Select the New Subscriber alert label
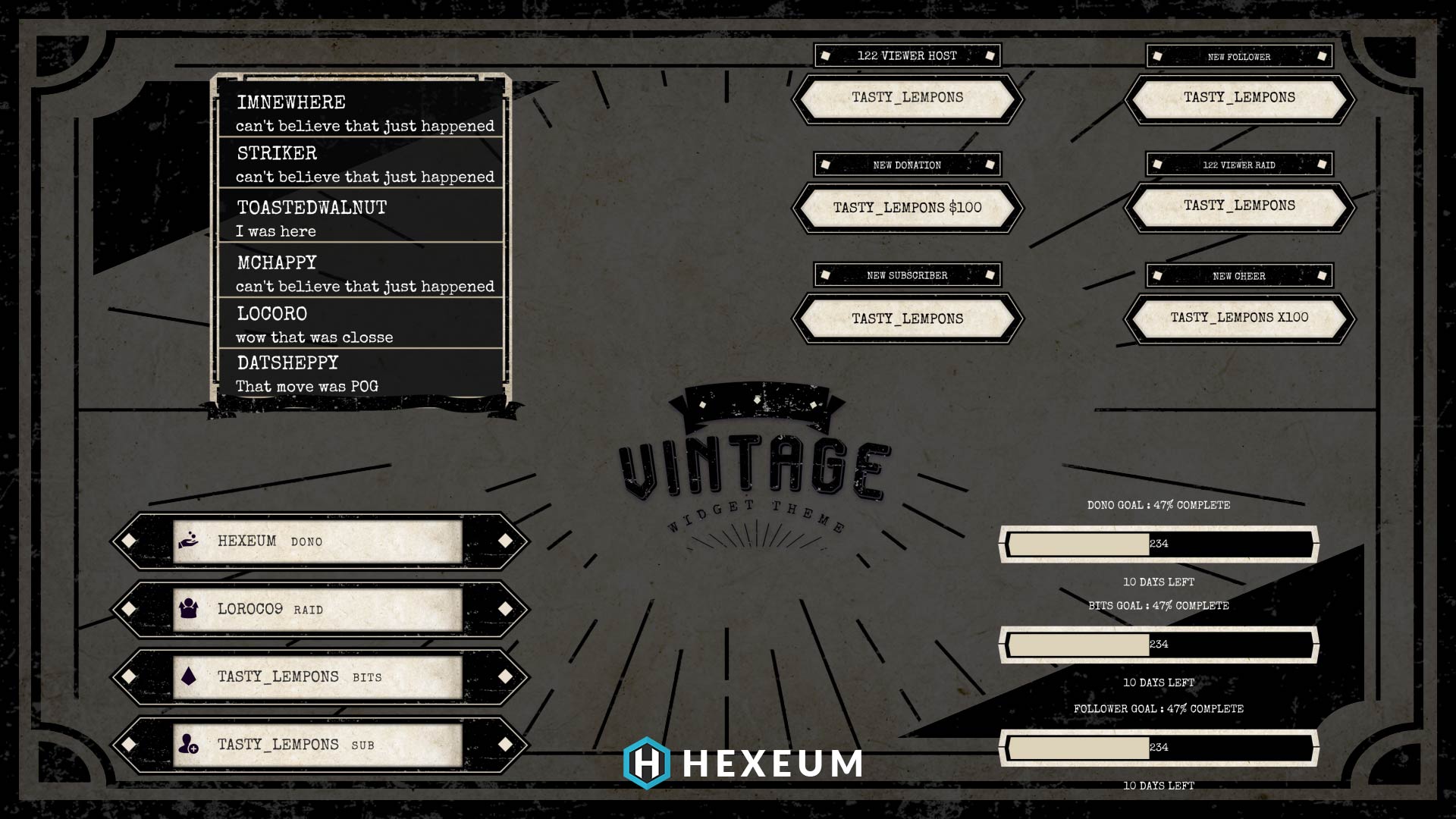Image resolution: width=1456 pixels, height=819 pixels. pyautogui.click(x=907, y=275)
